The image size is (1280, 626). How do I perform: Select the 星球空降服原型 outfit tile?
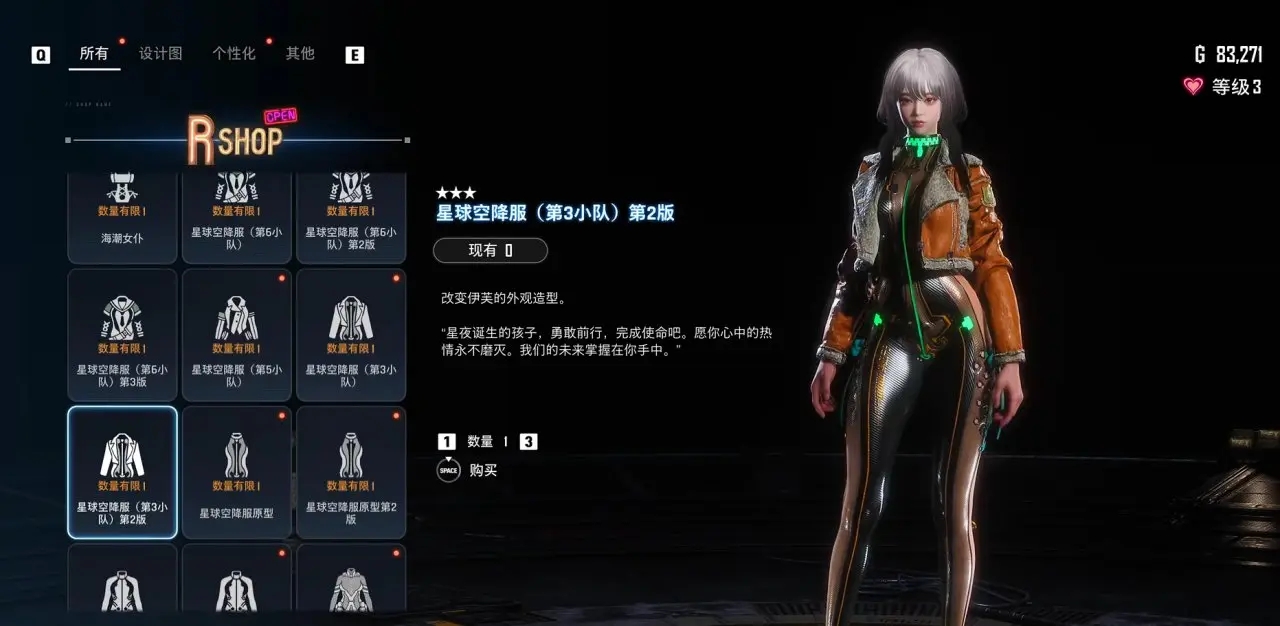click(237, 472)
